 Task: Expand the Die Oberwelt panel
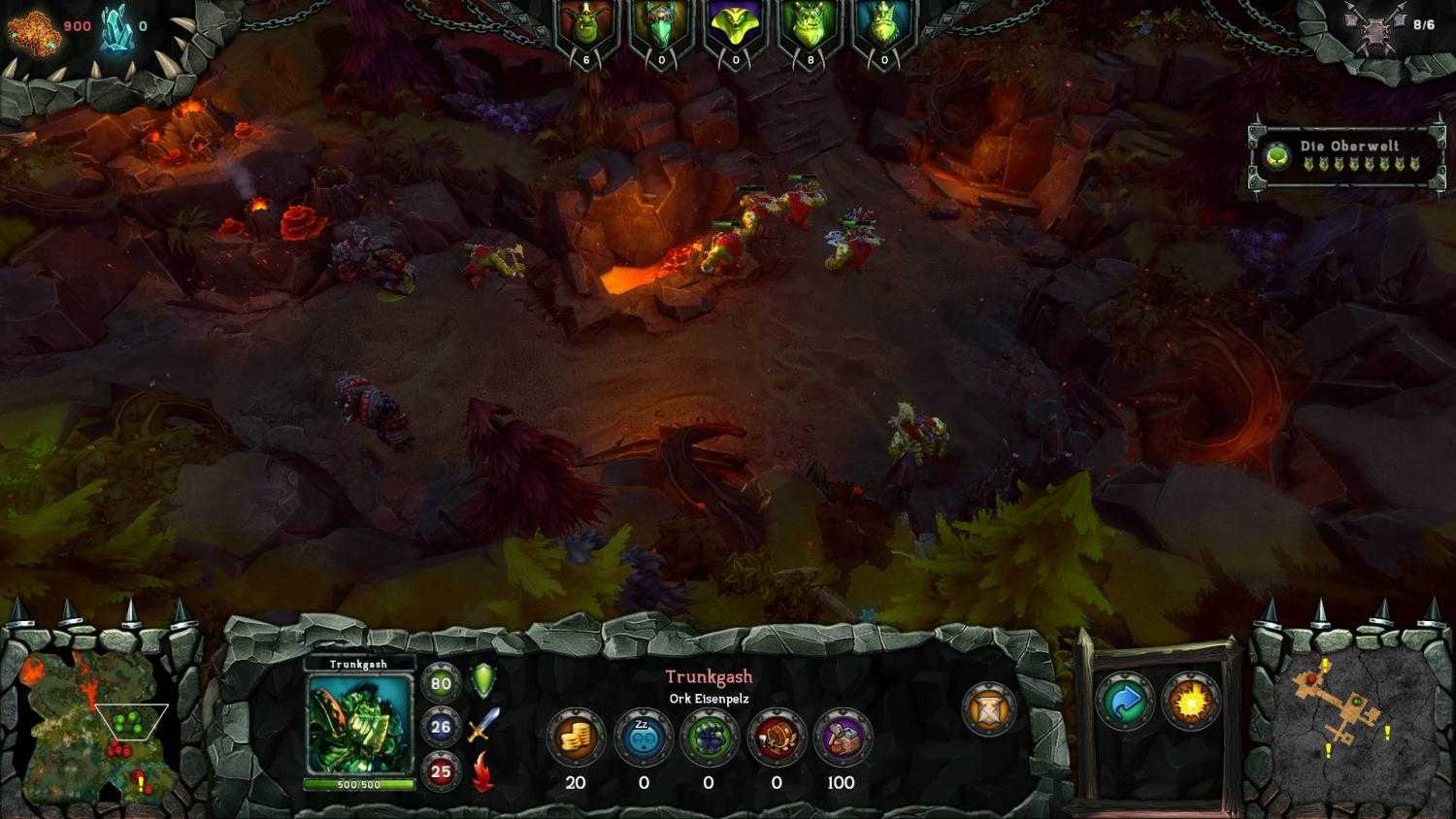coord(1344,152)
